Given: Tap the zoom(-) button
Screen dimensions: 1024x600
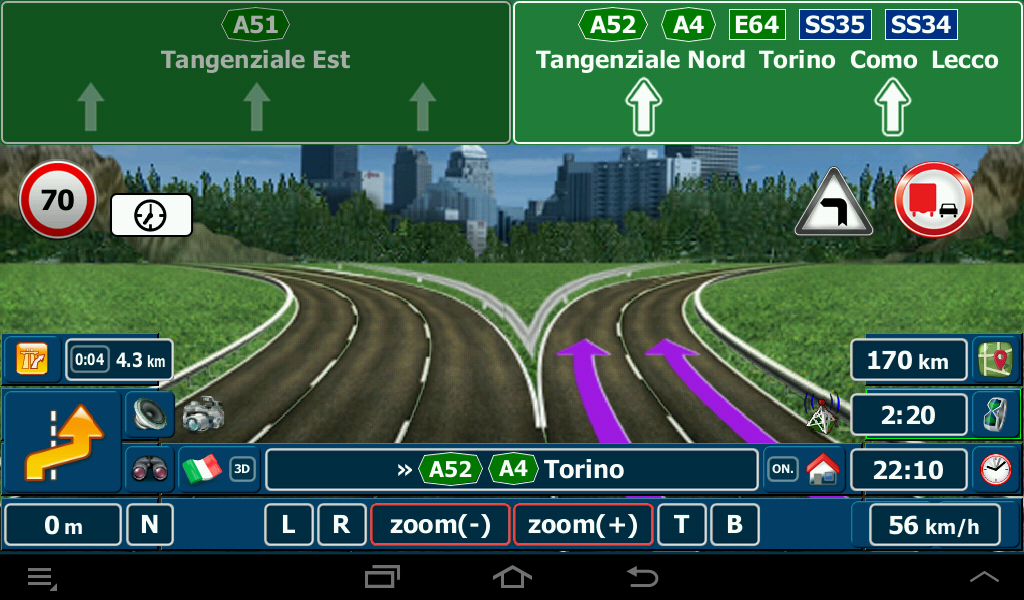Looking at the screenshot, I should (440, 525).
